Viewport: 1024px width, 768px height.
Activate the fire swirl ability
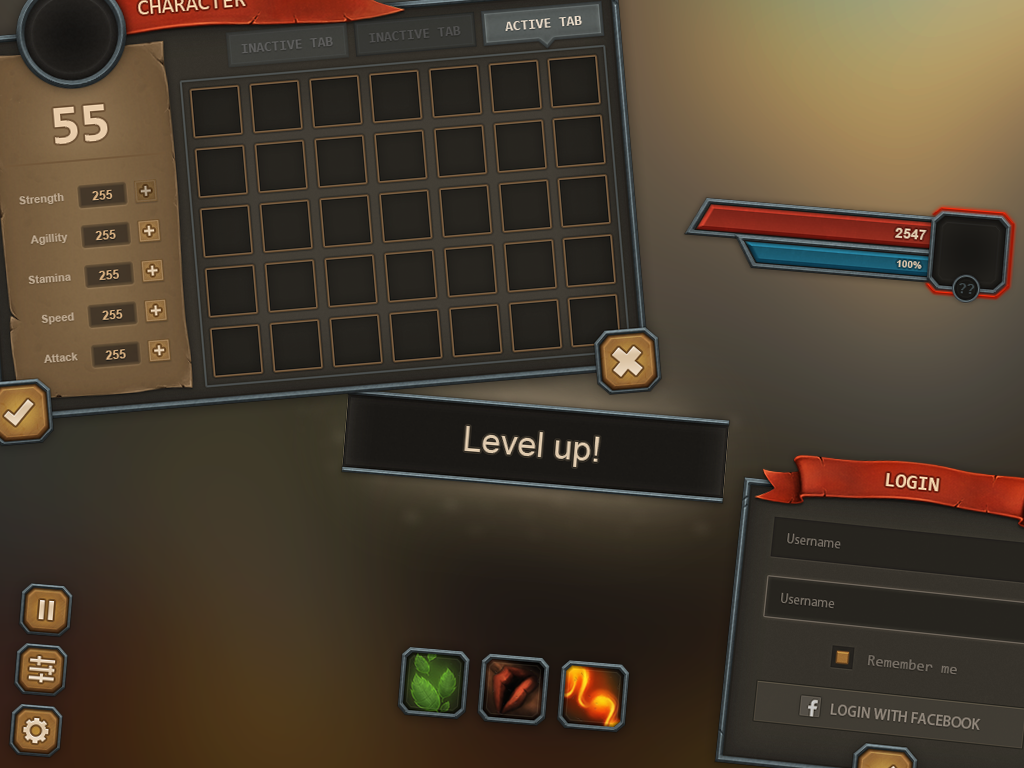(593, 695)
